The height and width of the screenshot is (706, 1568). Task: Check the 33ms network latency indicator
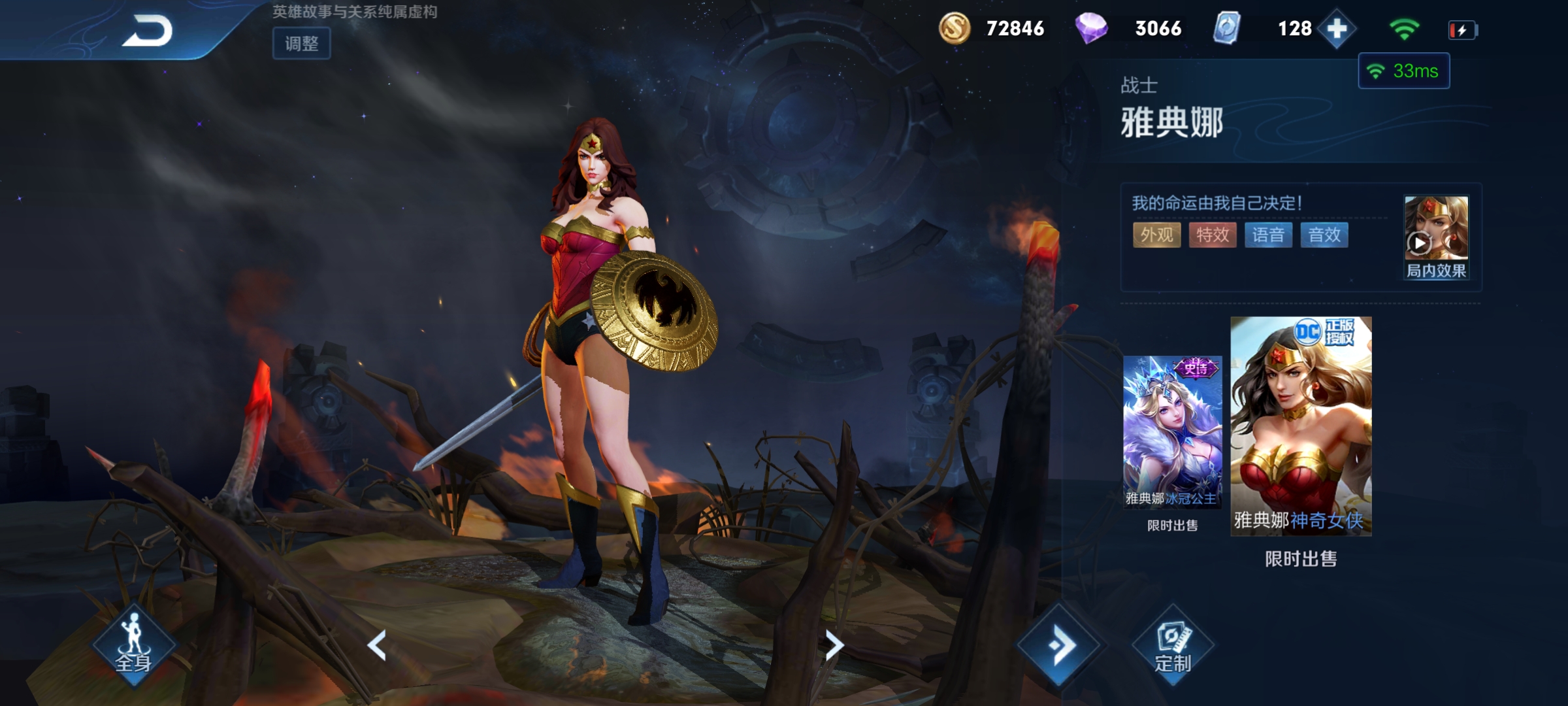1404,71
